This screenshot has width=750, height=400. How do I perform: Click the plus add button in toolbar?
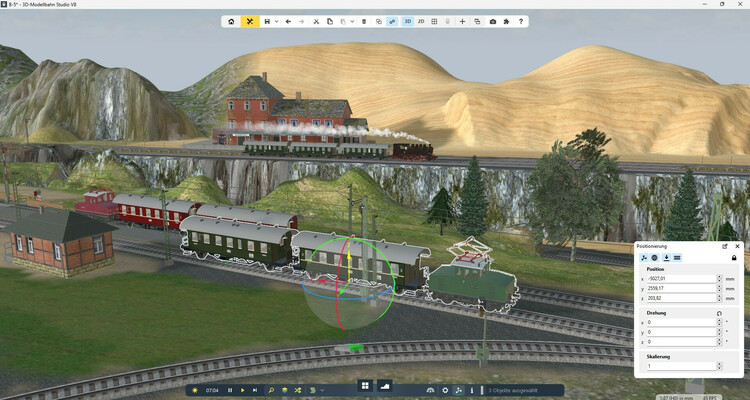(x=462, y=21)
